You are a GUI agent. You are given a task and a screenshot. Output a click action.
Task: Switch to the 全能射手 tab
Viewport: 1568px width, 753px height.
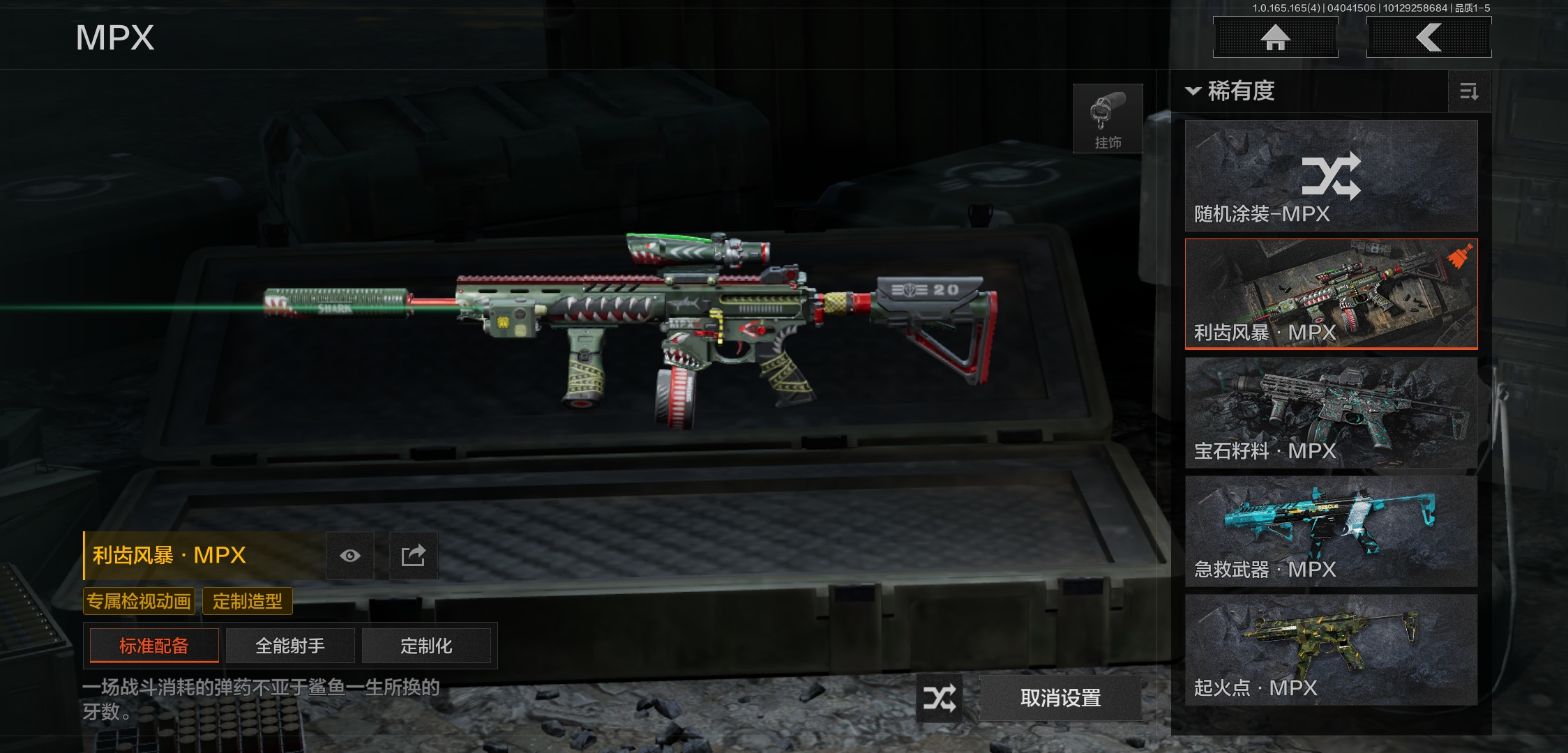coord(290,646)
